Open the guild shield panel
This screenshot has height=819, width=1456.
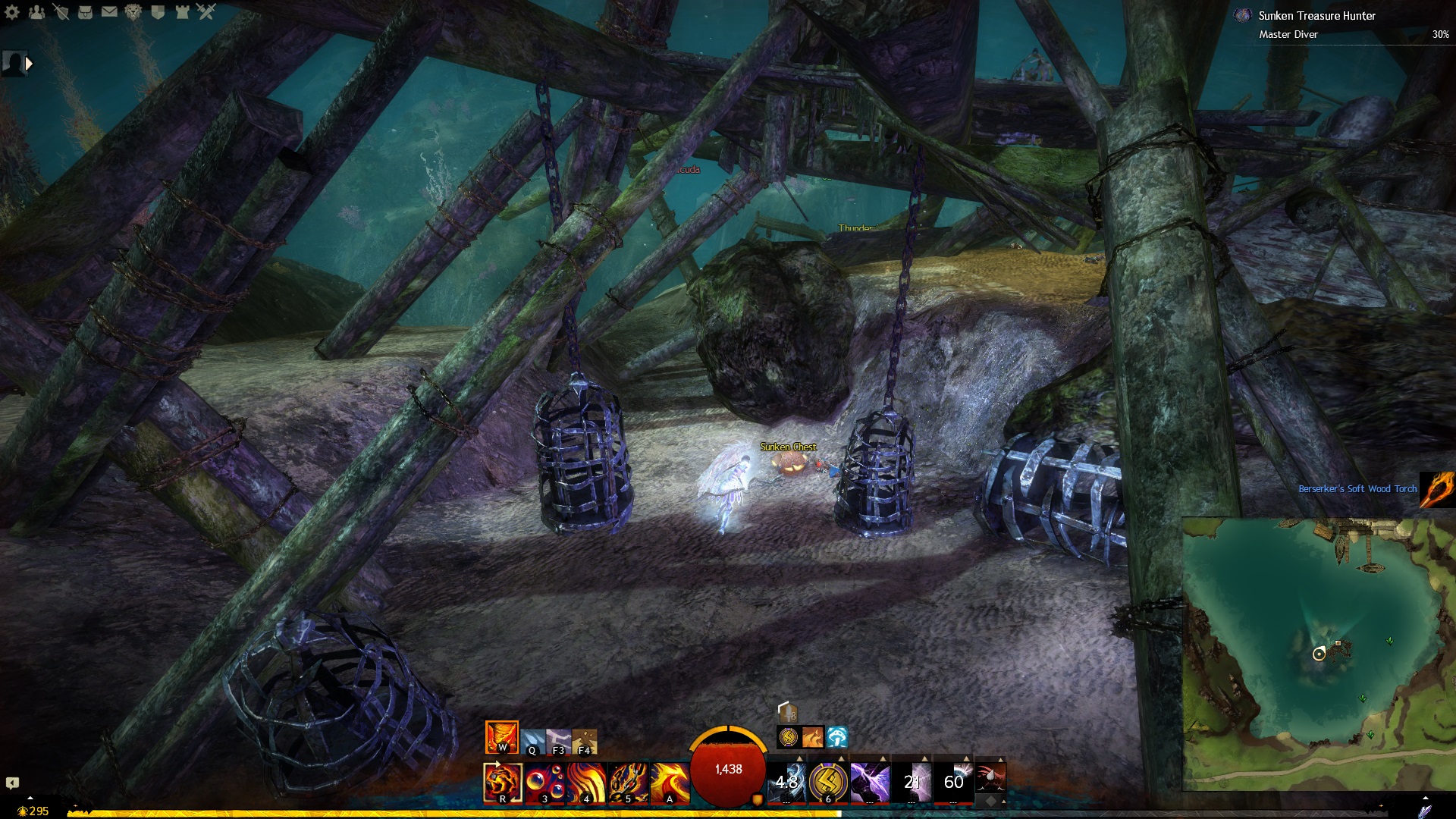pos(158,12)
